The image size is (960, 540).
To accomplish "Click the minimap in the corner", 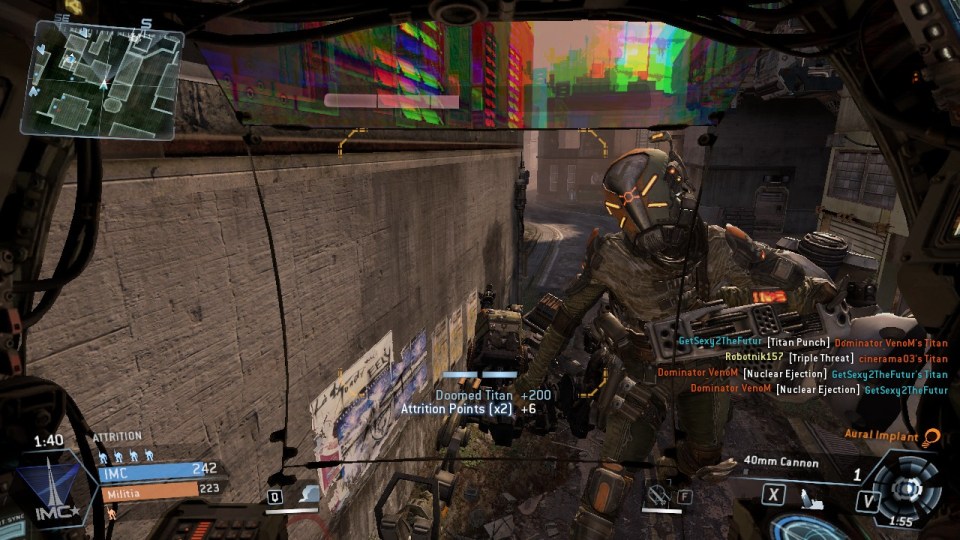I will pos(101,78).
